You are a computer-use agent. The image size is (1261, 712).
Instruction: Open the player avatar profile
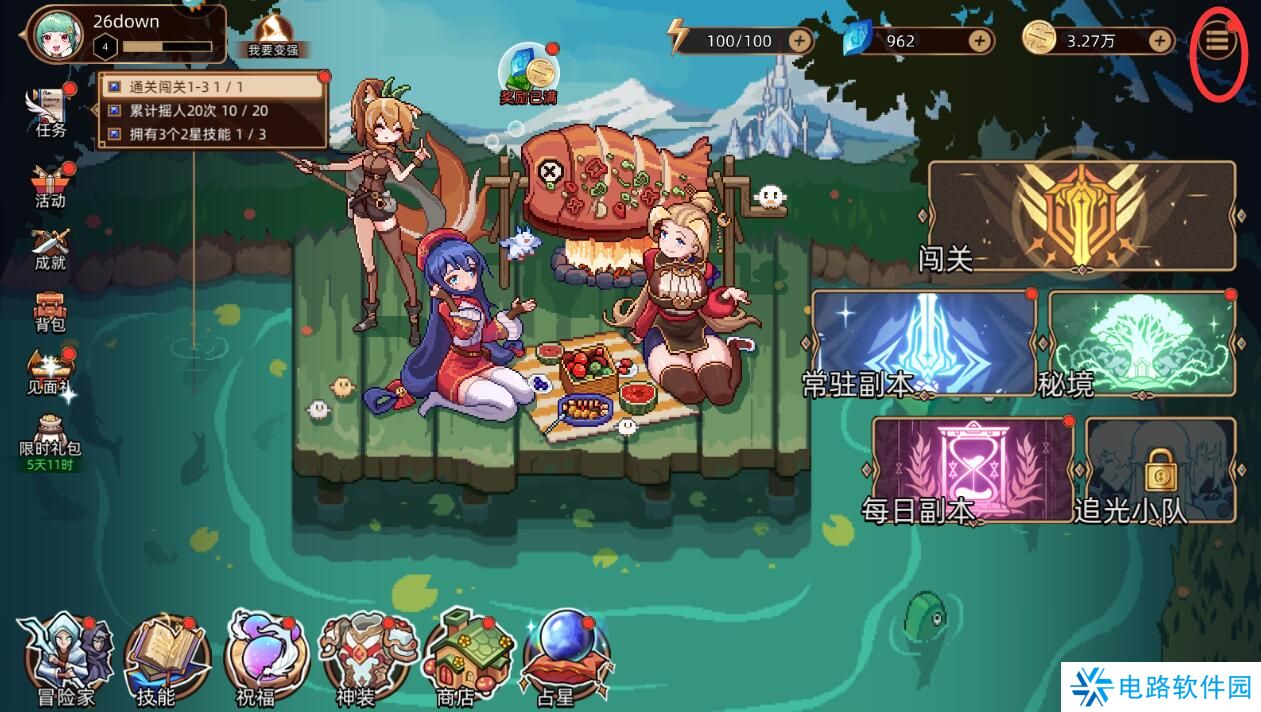pos(58,35)
